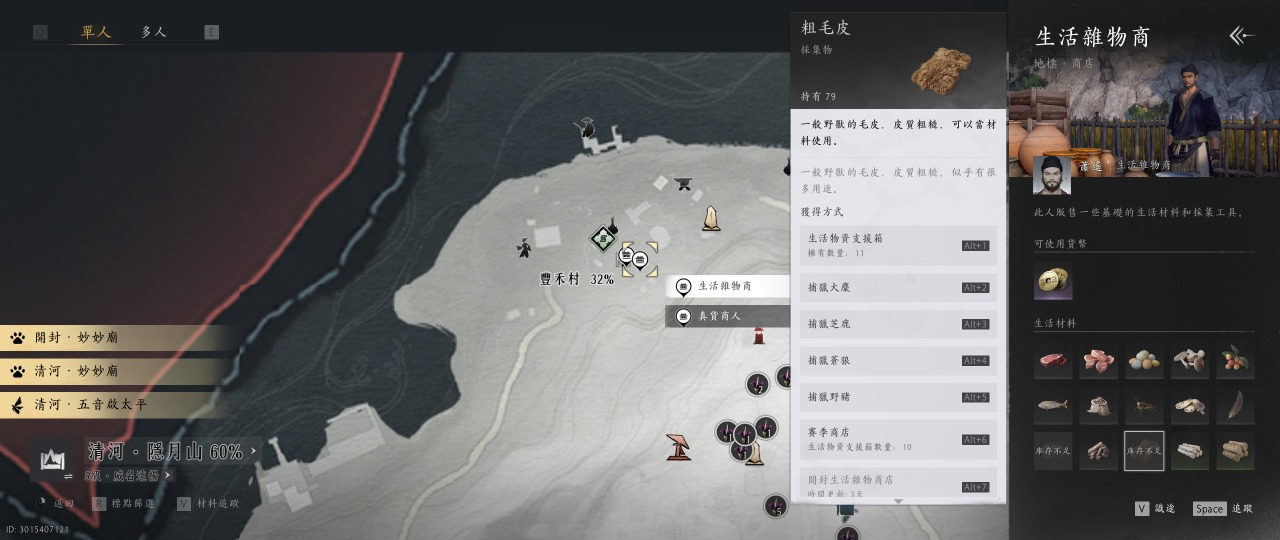1280x540 pixels.
Task: Select the colored eggs item slot
Action: pos(1144,361)
